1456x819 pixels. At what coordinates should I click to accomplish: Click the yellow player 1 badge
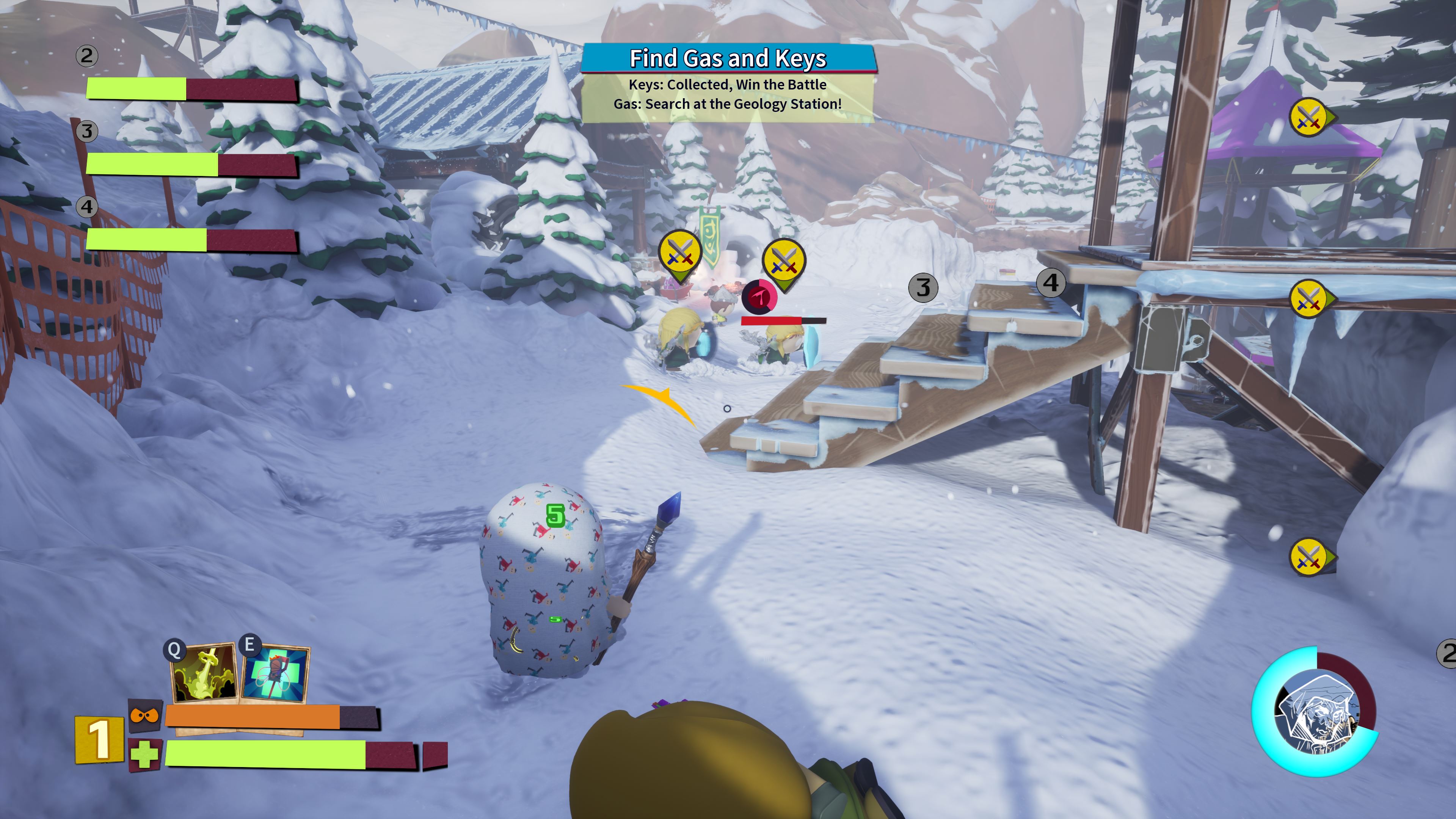pos(99,739)
